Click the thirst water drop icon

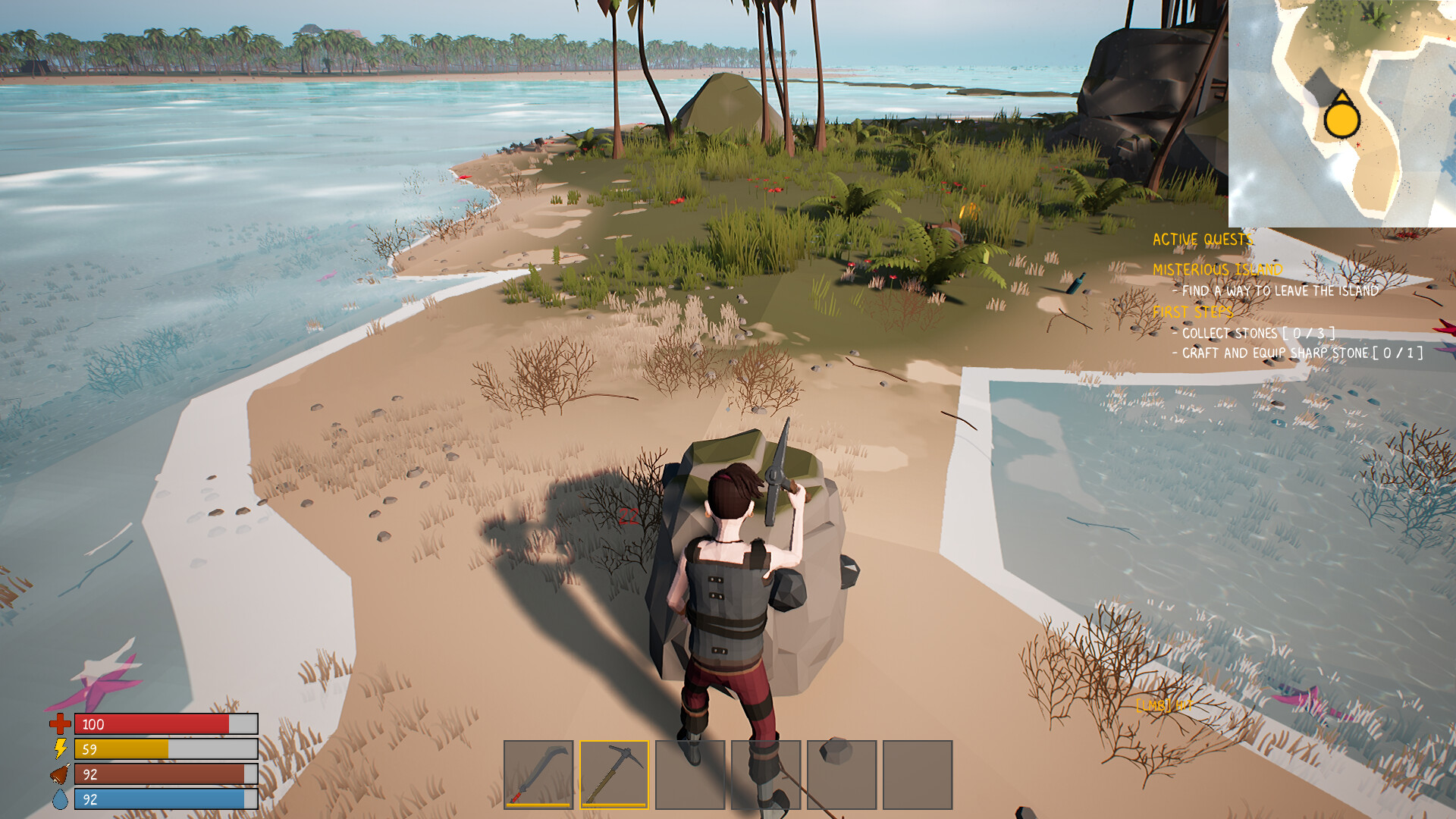[x=60, y=799]
